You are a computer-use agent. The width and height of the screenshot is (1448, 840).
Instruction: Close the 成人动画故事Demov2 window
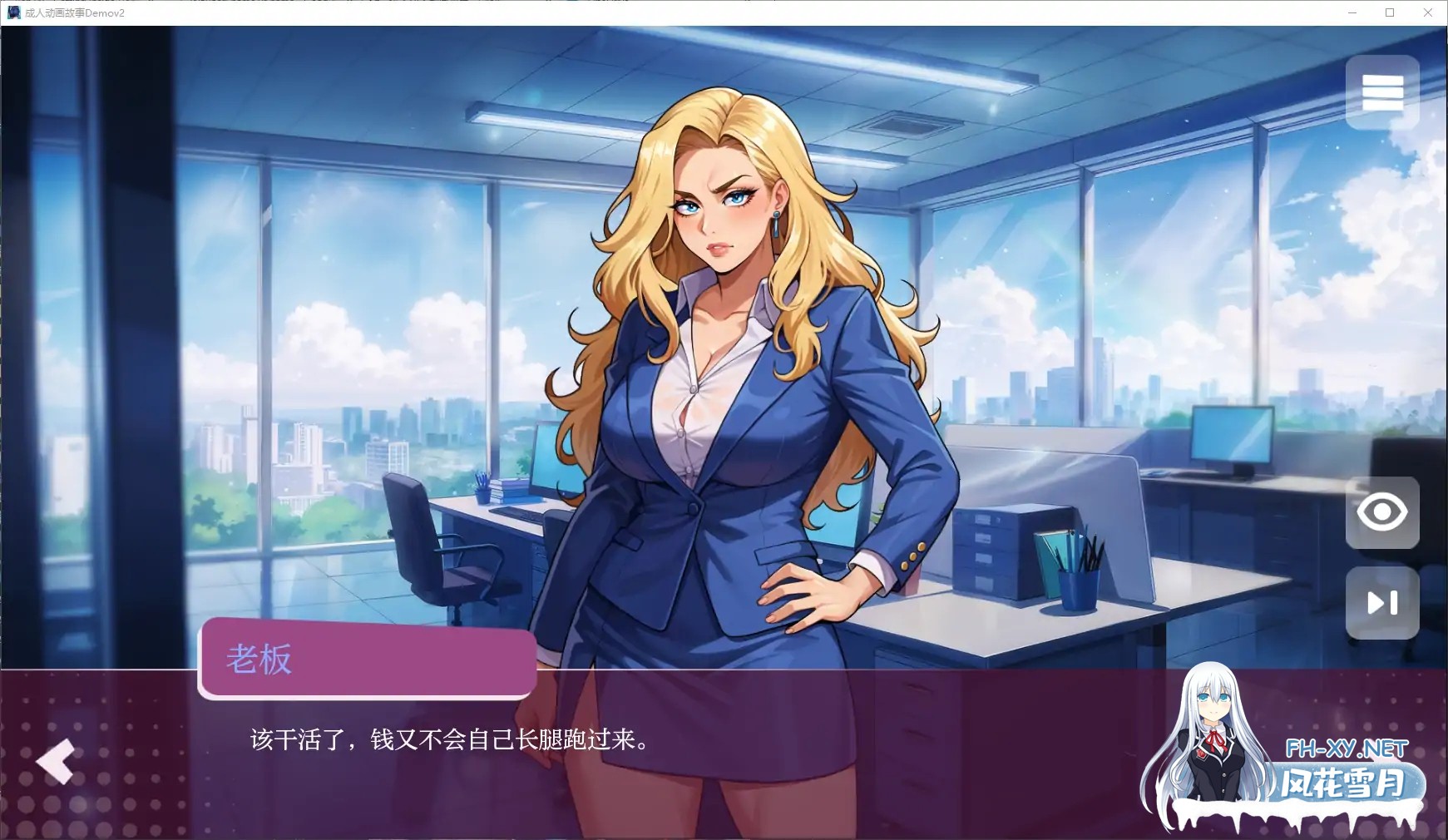click(x=1427, y=12)
